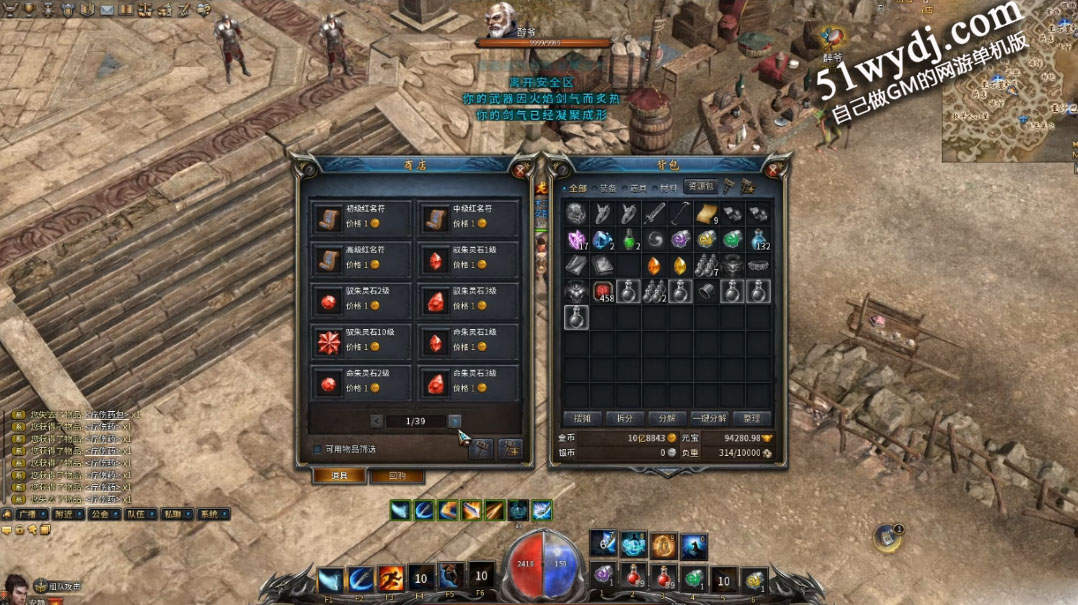1078x605 pixels.
Task: Go to the next shop page
Action: pos(454,421)
